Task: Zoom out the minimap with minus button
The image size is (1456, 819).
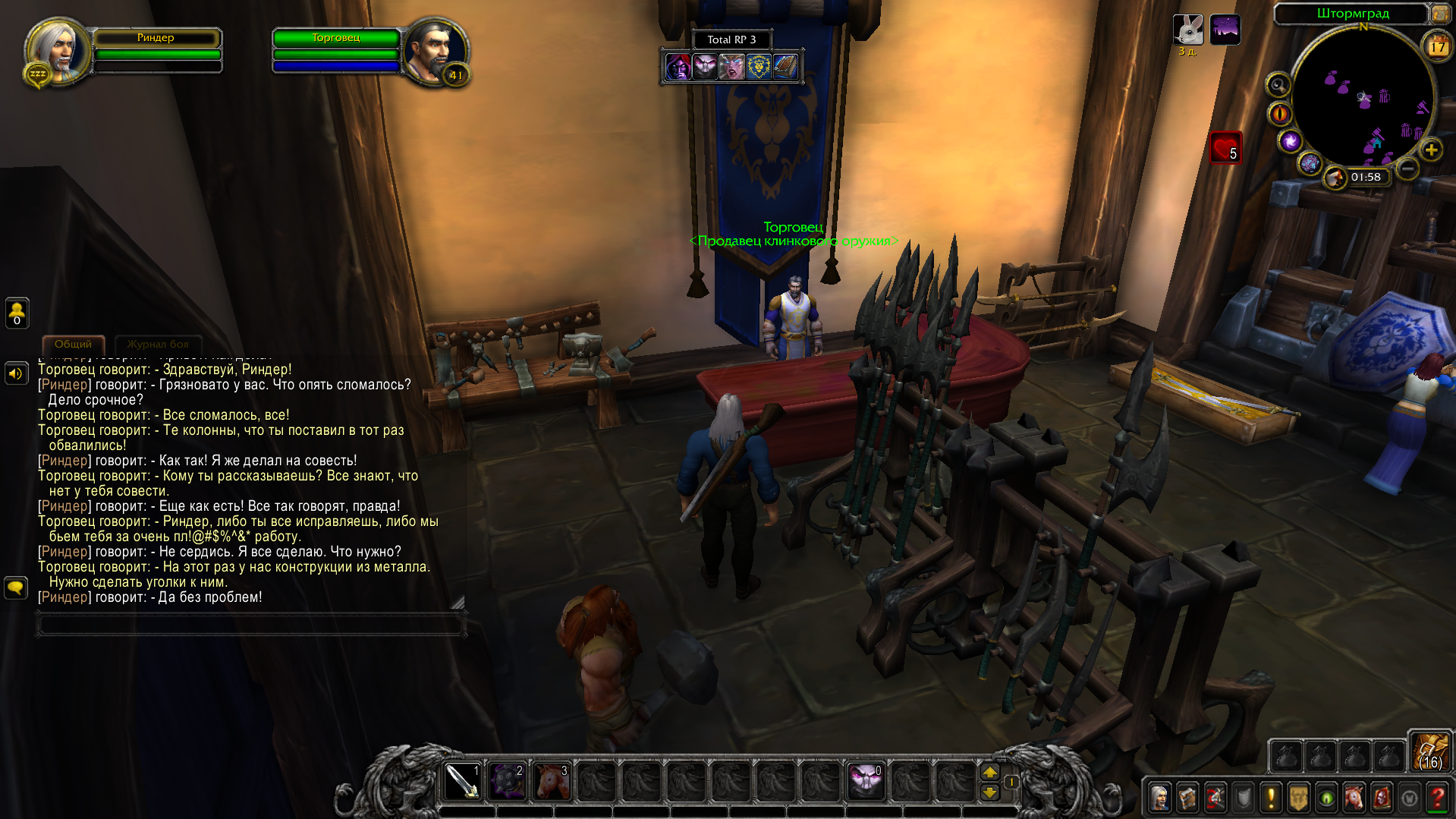Action: pyautogui.click(x=1407, y=168)
